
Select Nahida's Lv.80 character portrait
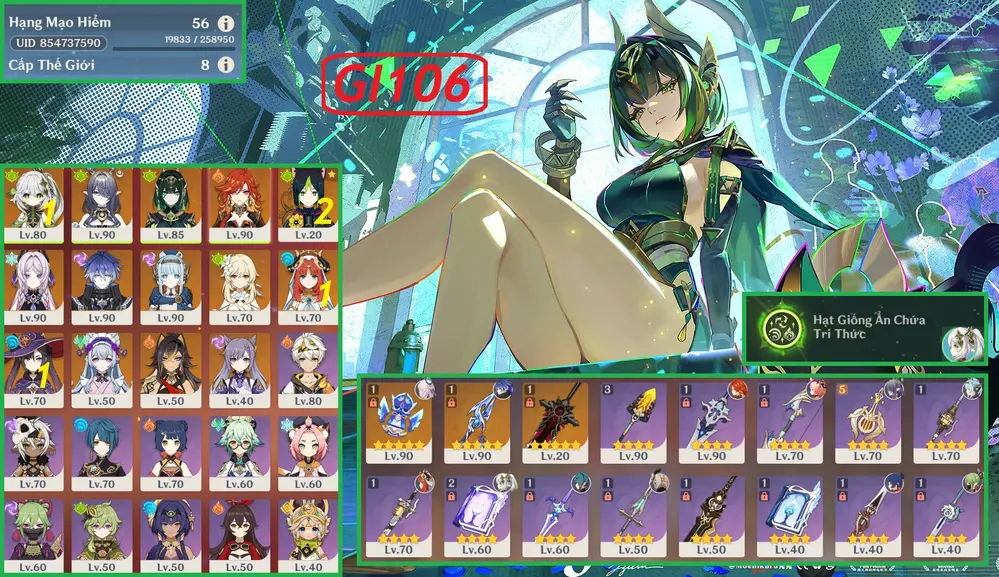pyautogui.click(x=37, y=205)
